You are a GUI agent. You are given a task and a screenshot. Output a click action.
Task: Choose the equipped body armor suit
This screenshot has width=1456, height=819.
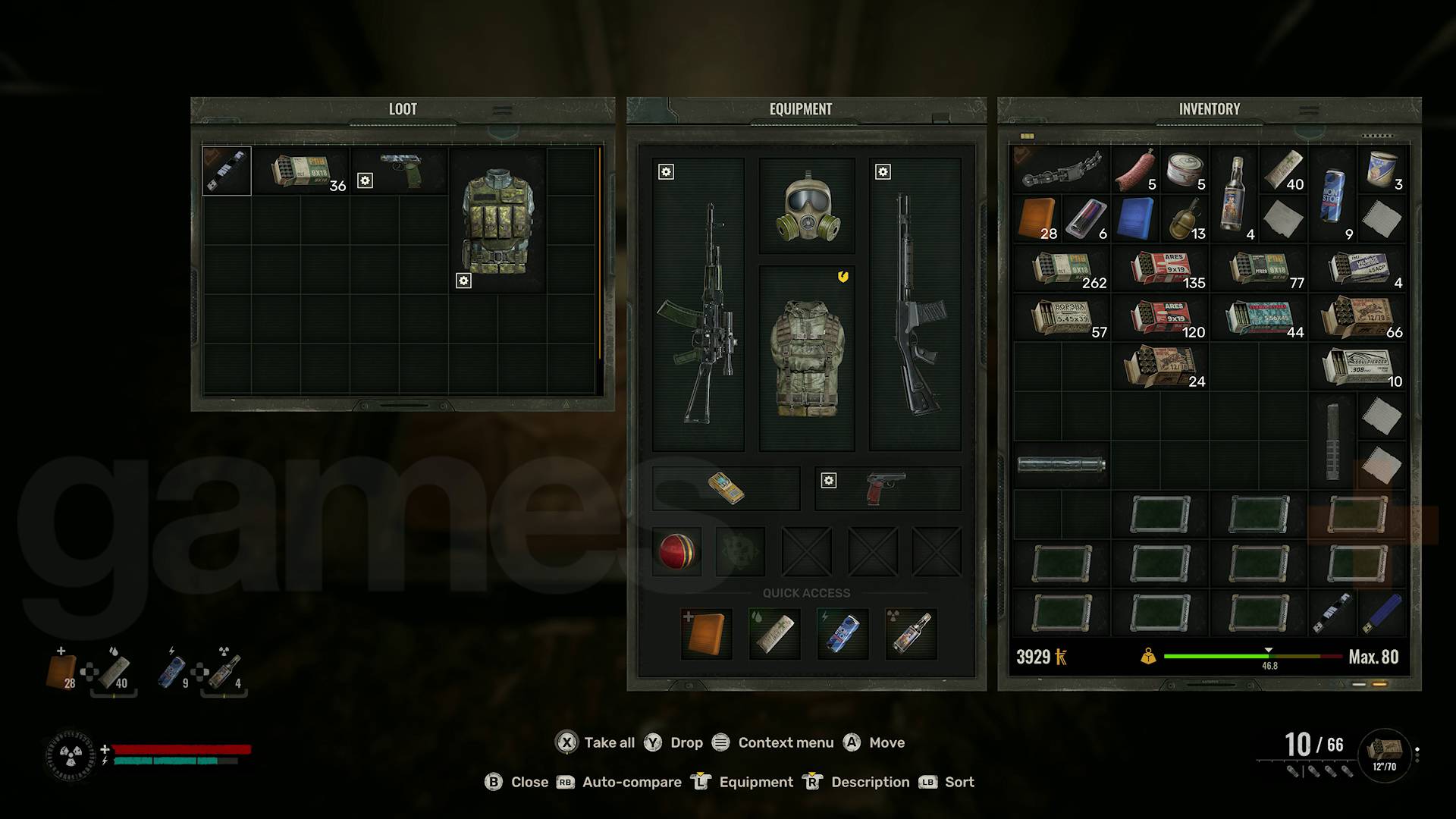click(807, 358)
